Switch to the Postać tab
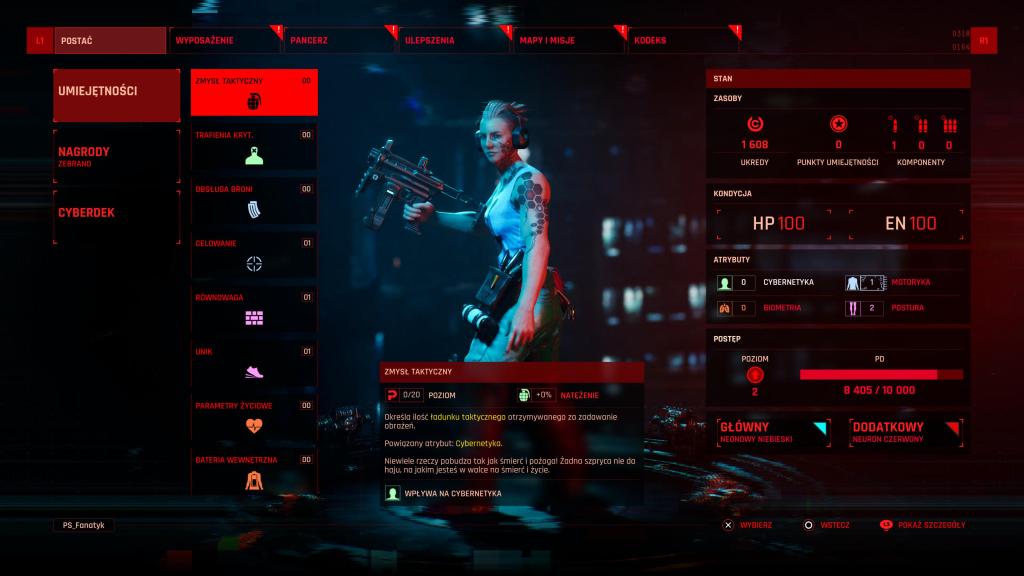This screenshot has height=576, width=1024. pos(110,41)
